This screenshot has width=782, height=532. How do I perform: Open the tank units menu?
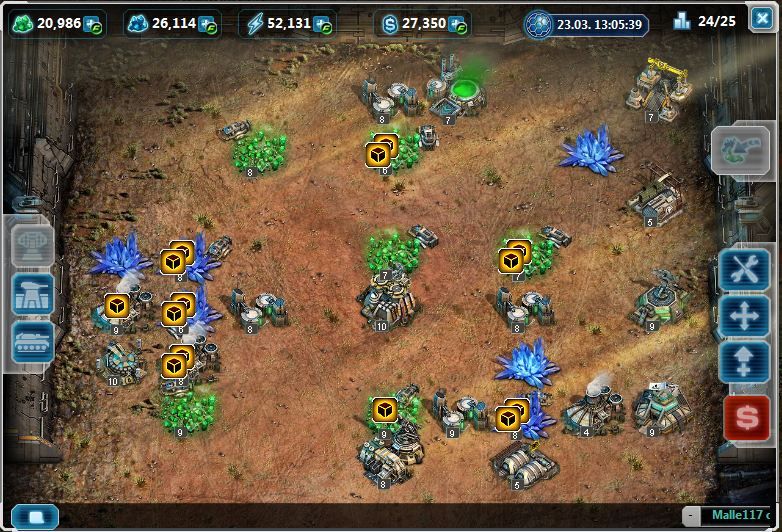coord(33,342)
